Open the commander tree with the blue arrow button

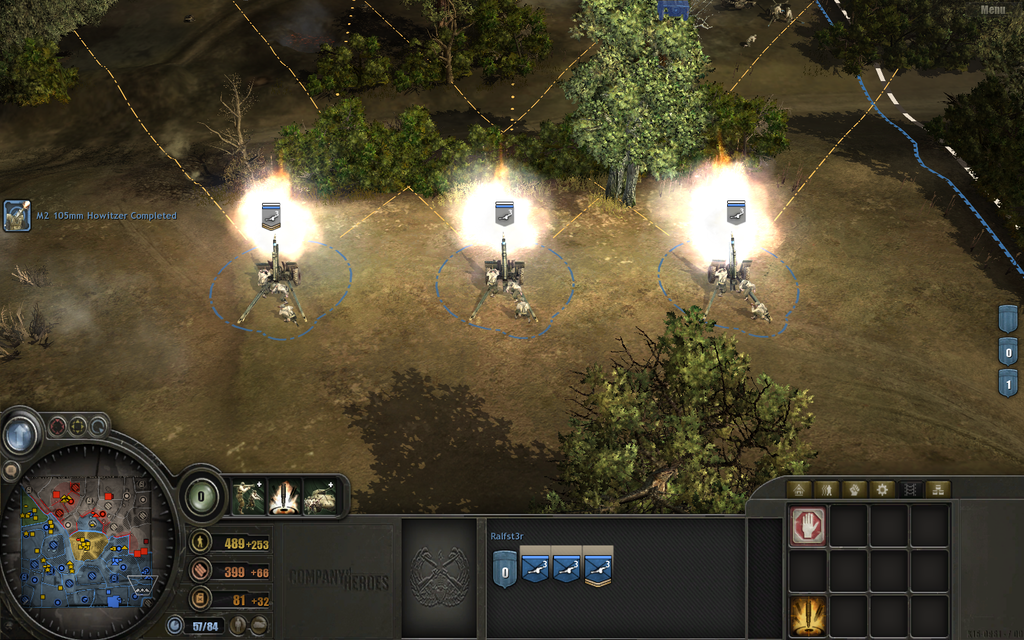click(x=19, y=435)
